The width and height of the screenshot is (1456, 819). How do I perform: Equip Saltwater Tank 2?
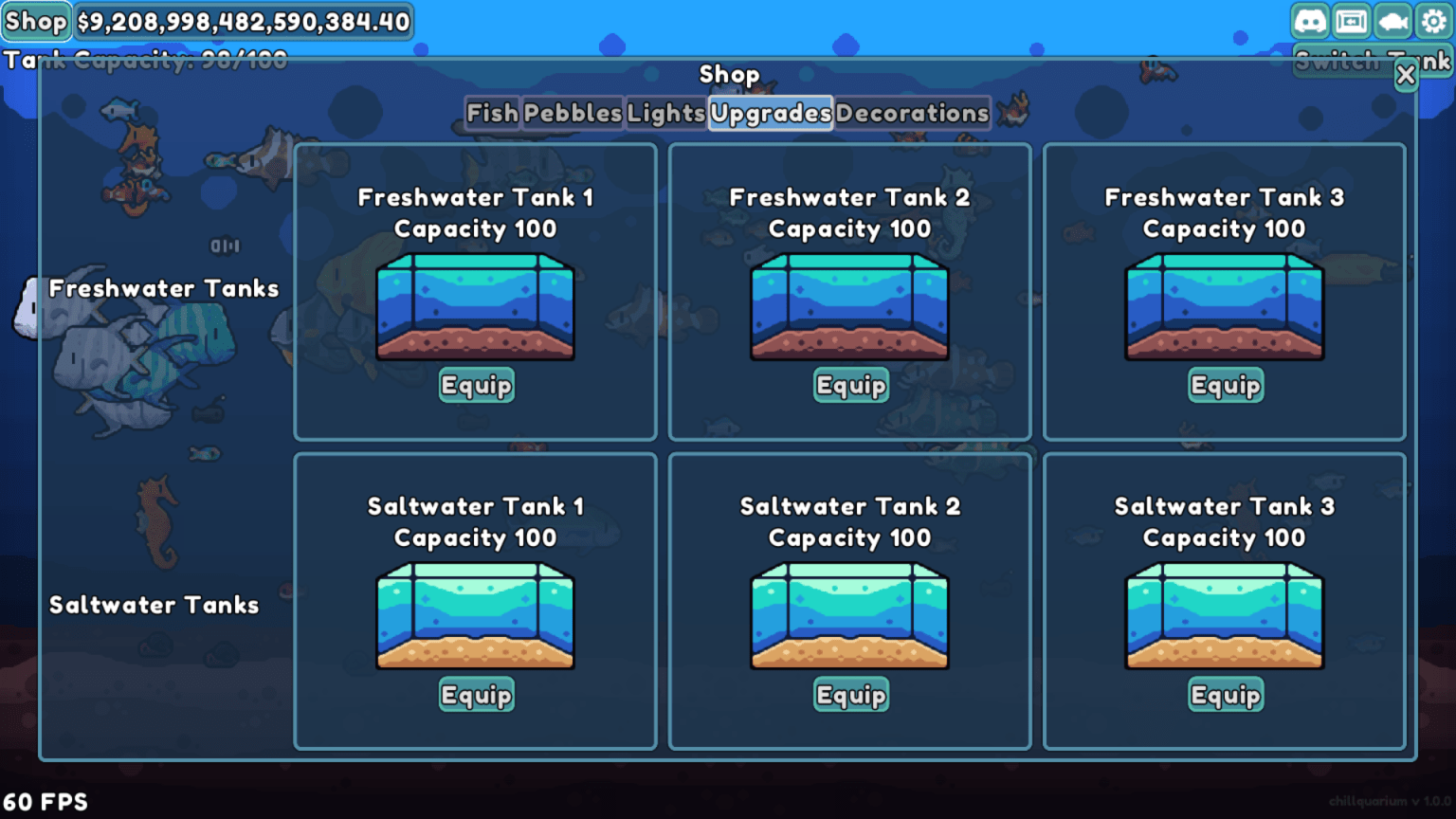(850, 695)
